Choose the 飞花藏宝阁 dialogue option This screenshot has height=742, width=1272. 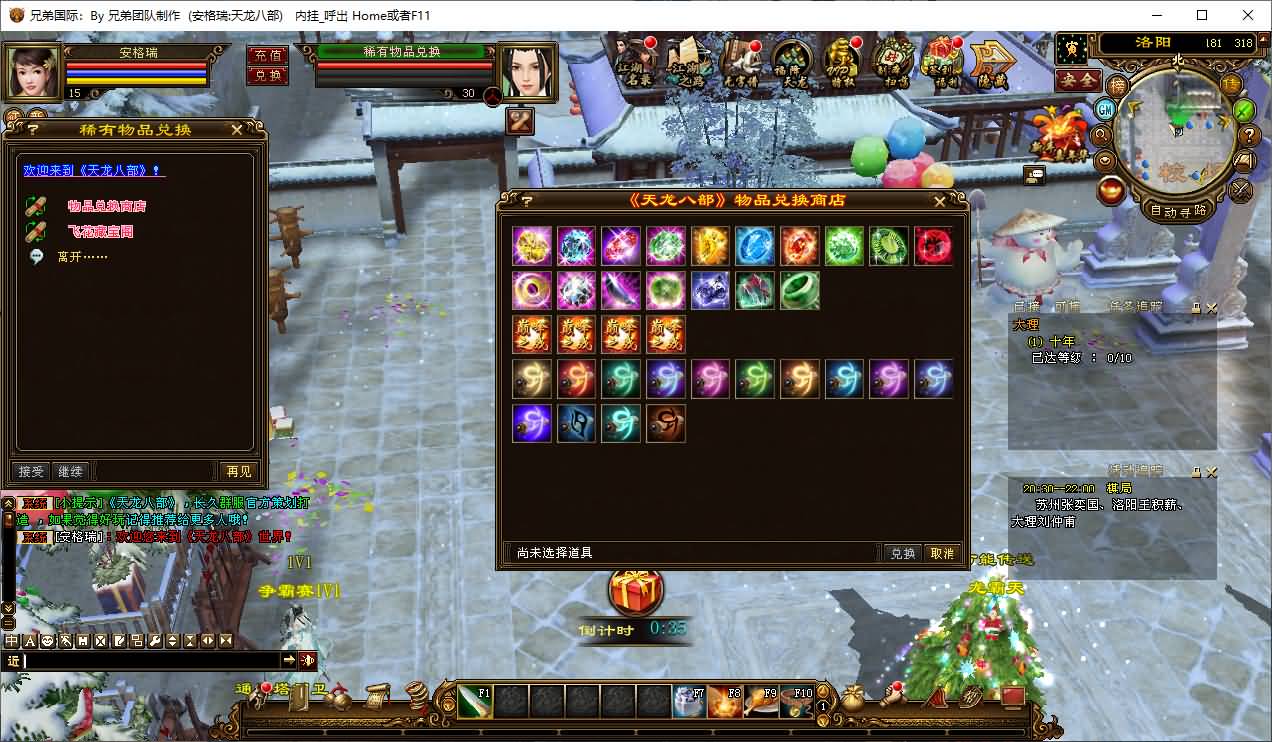tap(100, 231)
